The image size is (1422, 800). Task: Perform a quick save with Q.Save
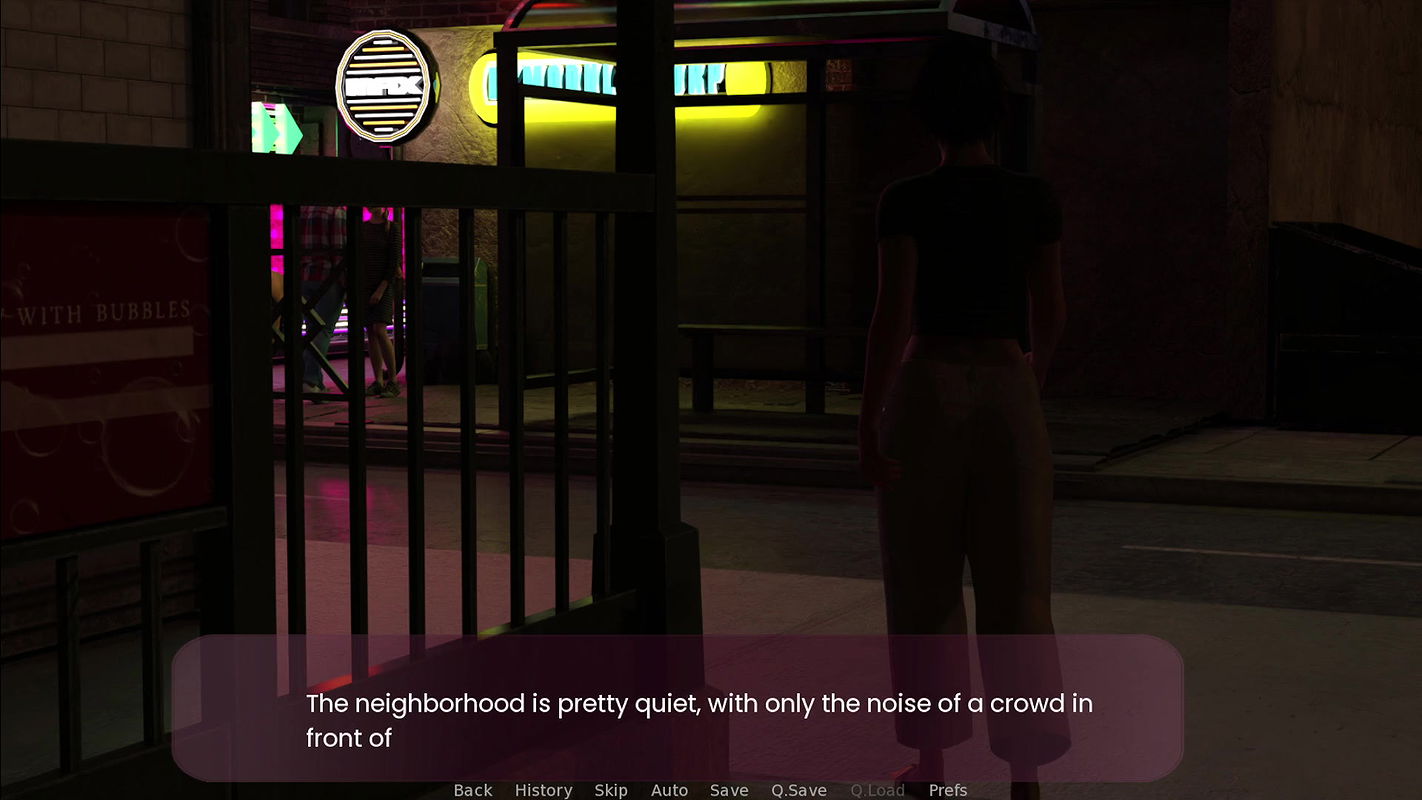(x=798, y=790)
